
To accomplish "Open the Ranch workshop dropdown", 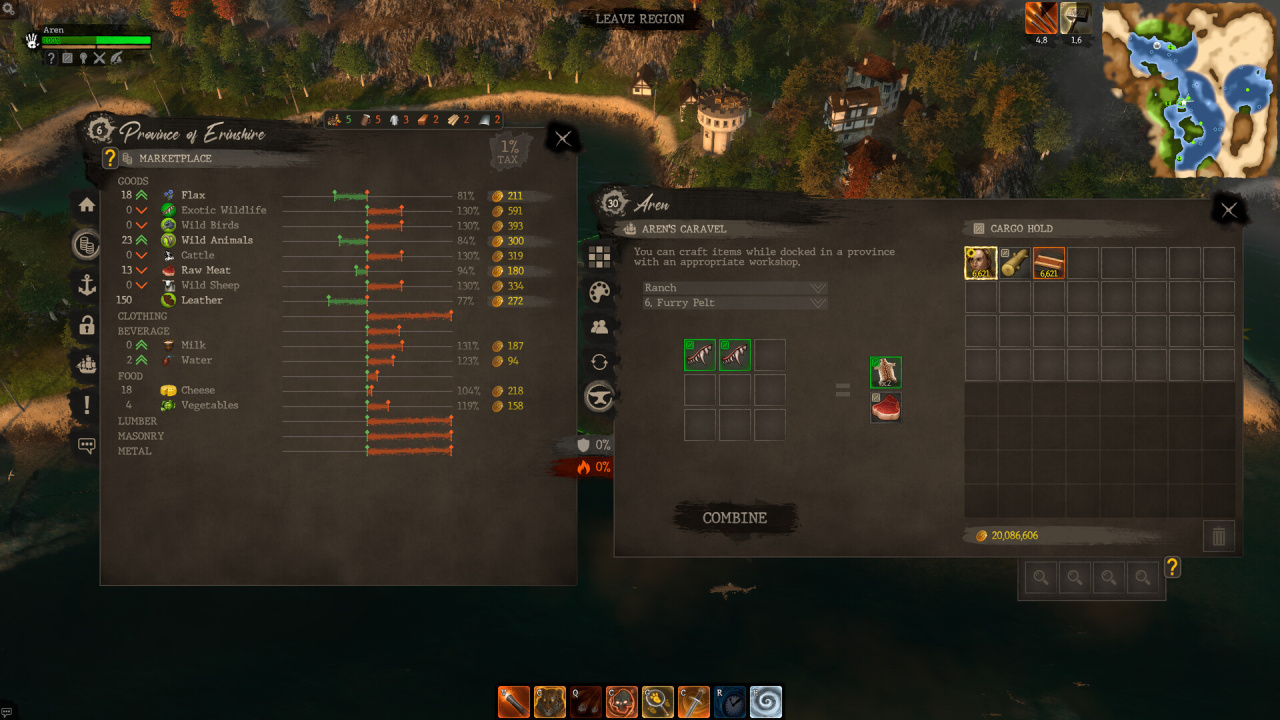I will coord(735,288).
